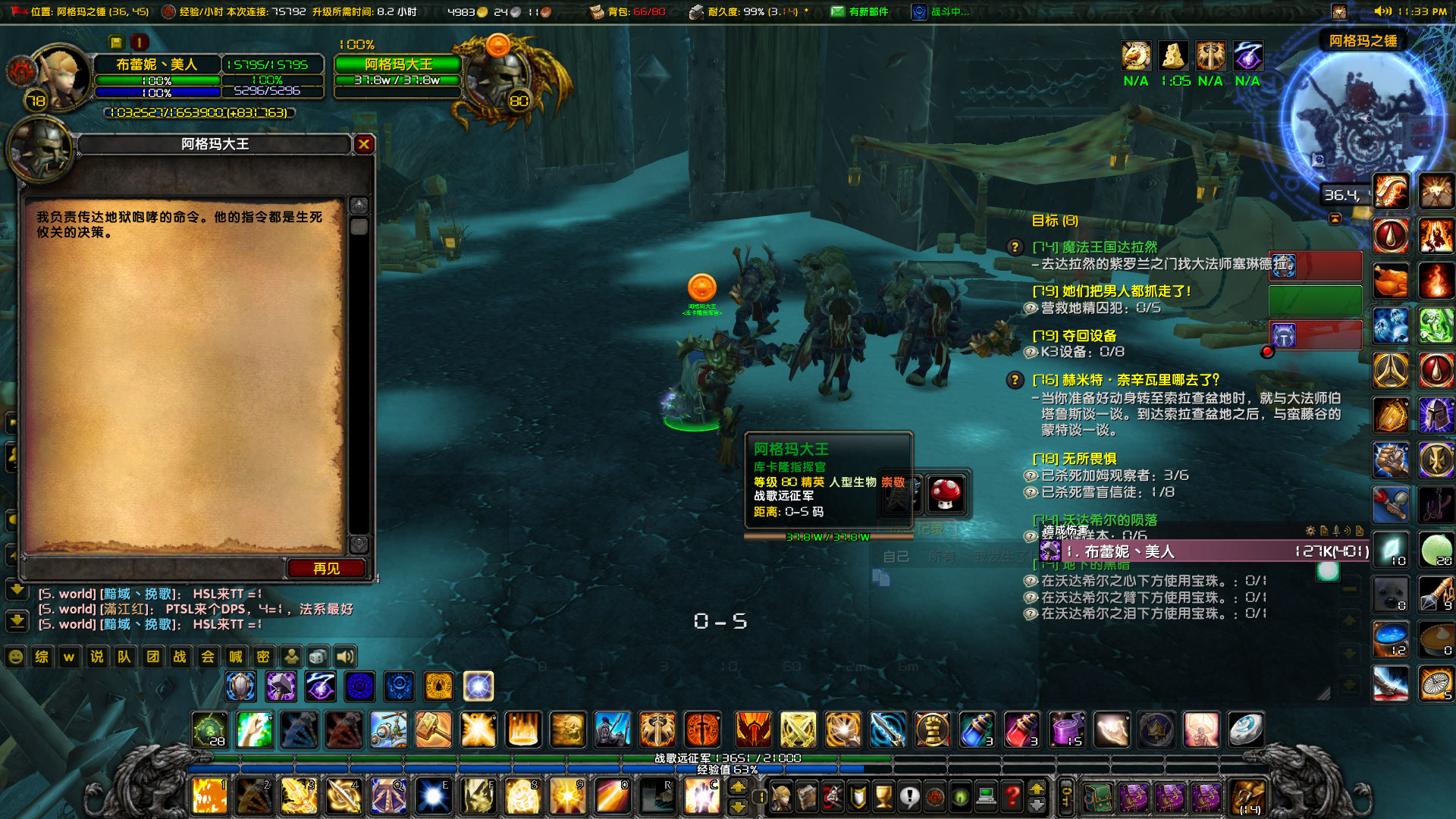Switch to the 综 general chat channel tab

point(41,656)
